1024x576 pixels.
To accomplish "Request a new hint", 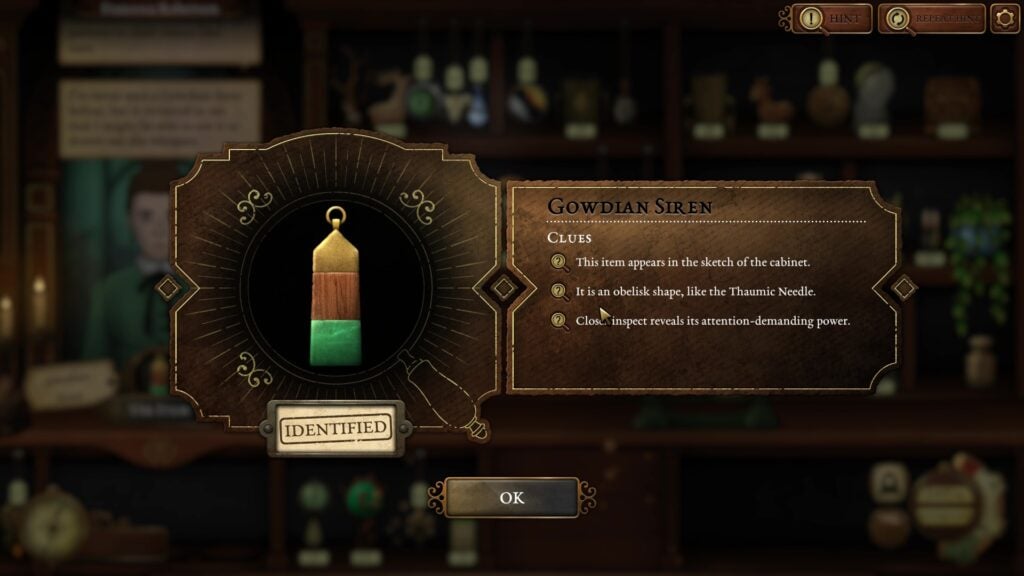I will tap(832, 18).
